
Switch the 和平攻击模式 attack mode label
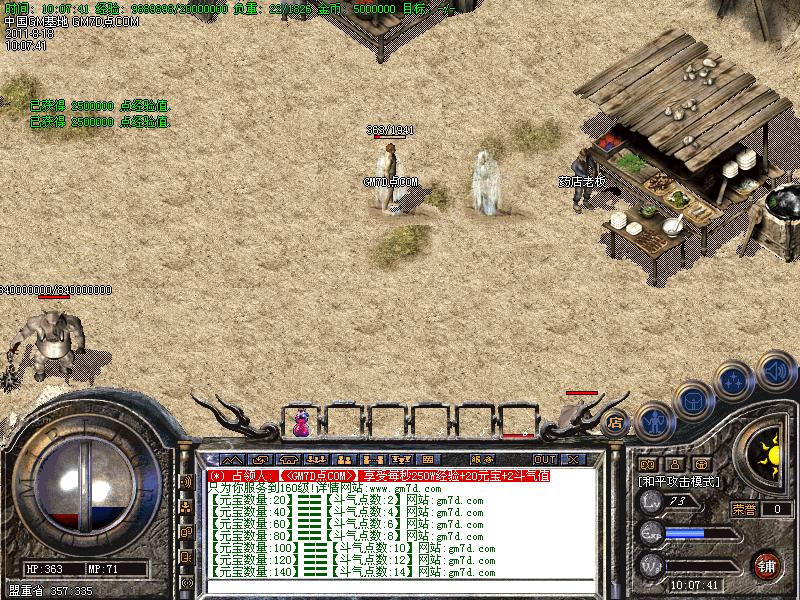click(680, 481)
